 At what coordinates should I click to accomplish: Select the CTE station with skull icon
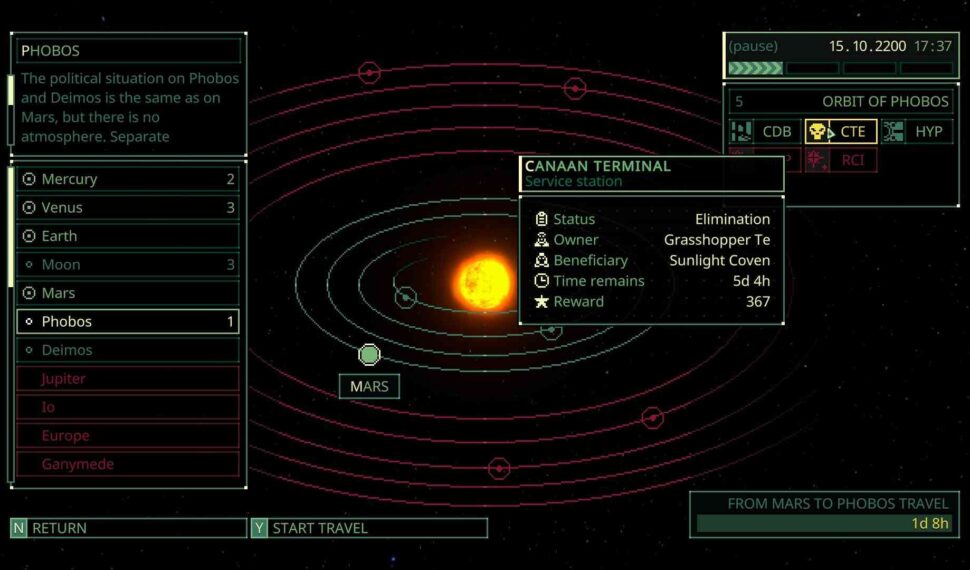(841, 131)
